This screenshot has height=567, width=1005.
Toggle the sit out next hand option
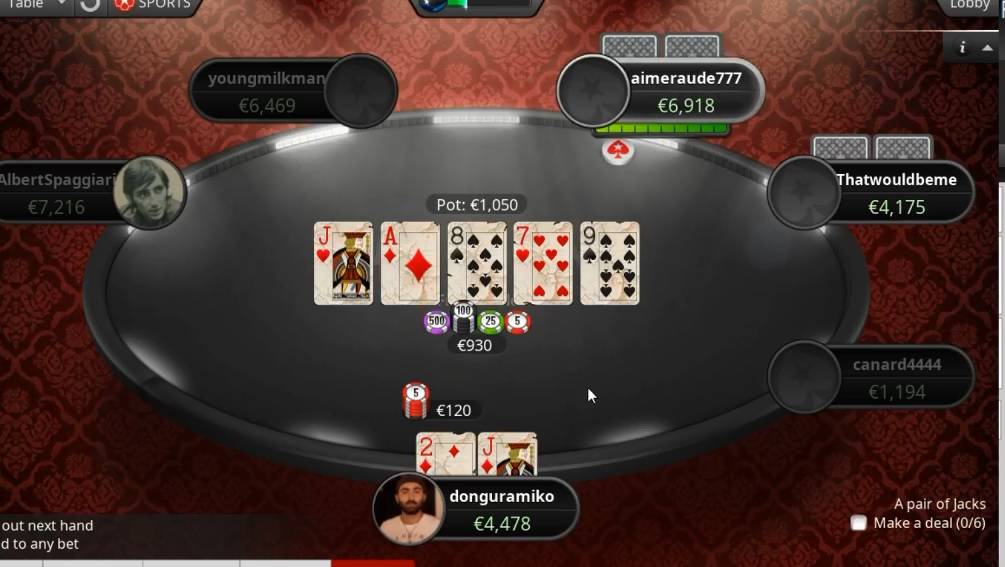[x=46, y=525]
